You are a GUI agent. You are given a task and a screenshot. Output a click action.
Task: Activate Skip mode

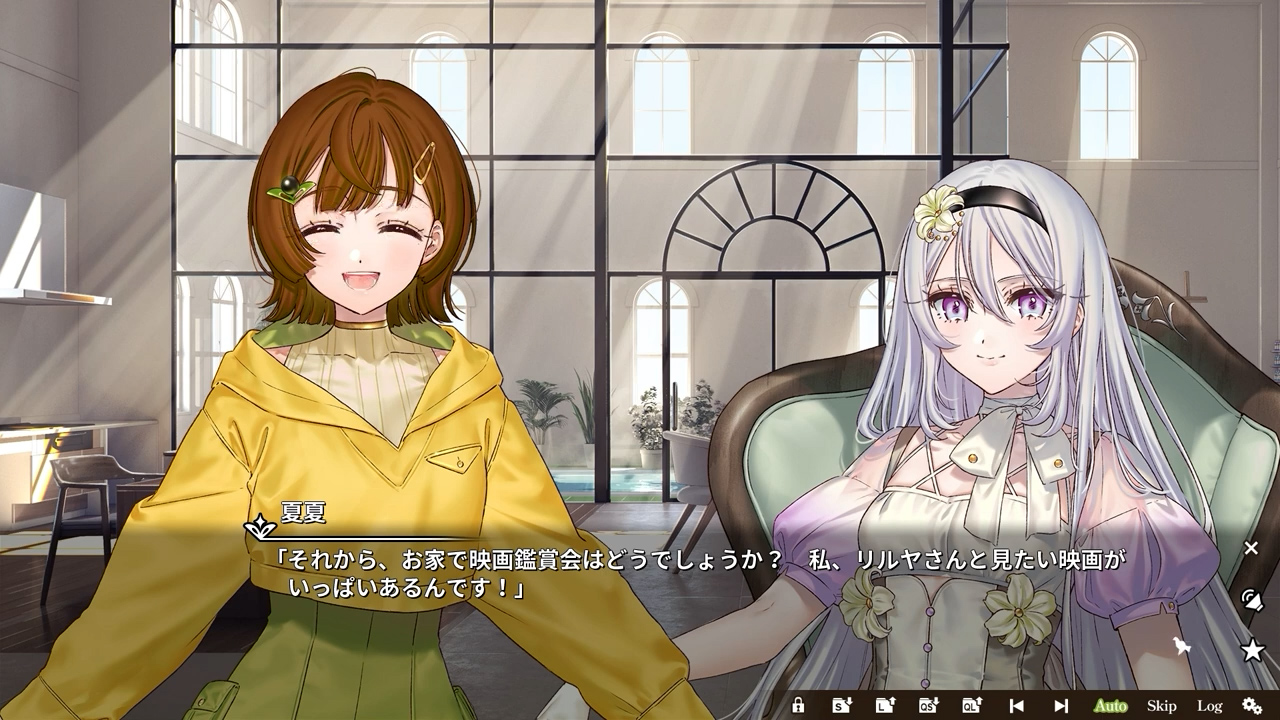(x=1161, y=705)
